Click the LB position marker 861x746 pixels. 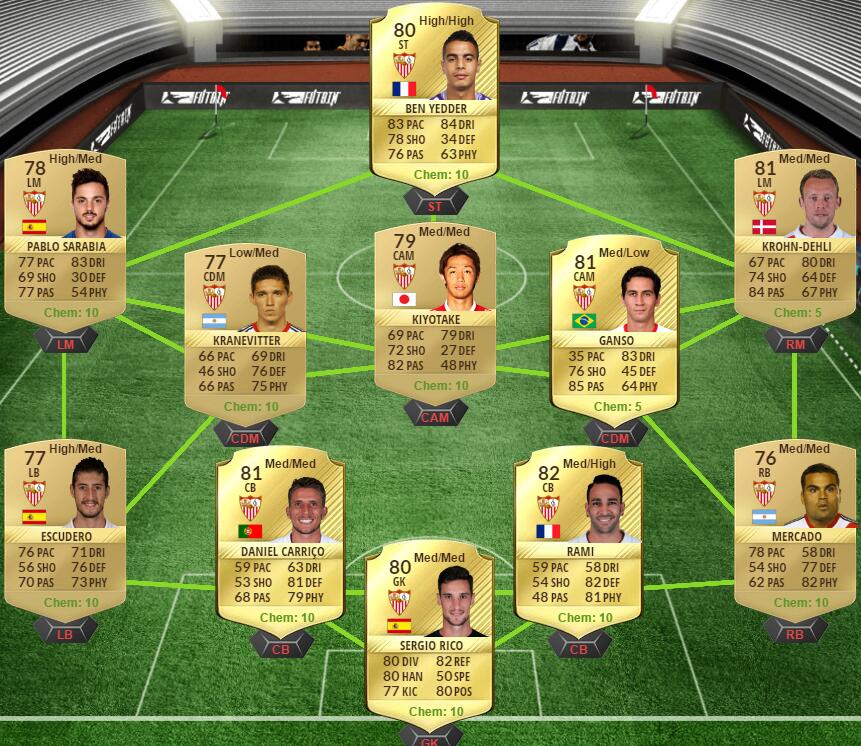pyautogui.click(x=65, y=631)
